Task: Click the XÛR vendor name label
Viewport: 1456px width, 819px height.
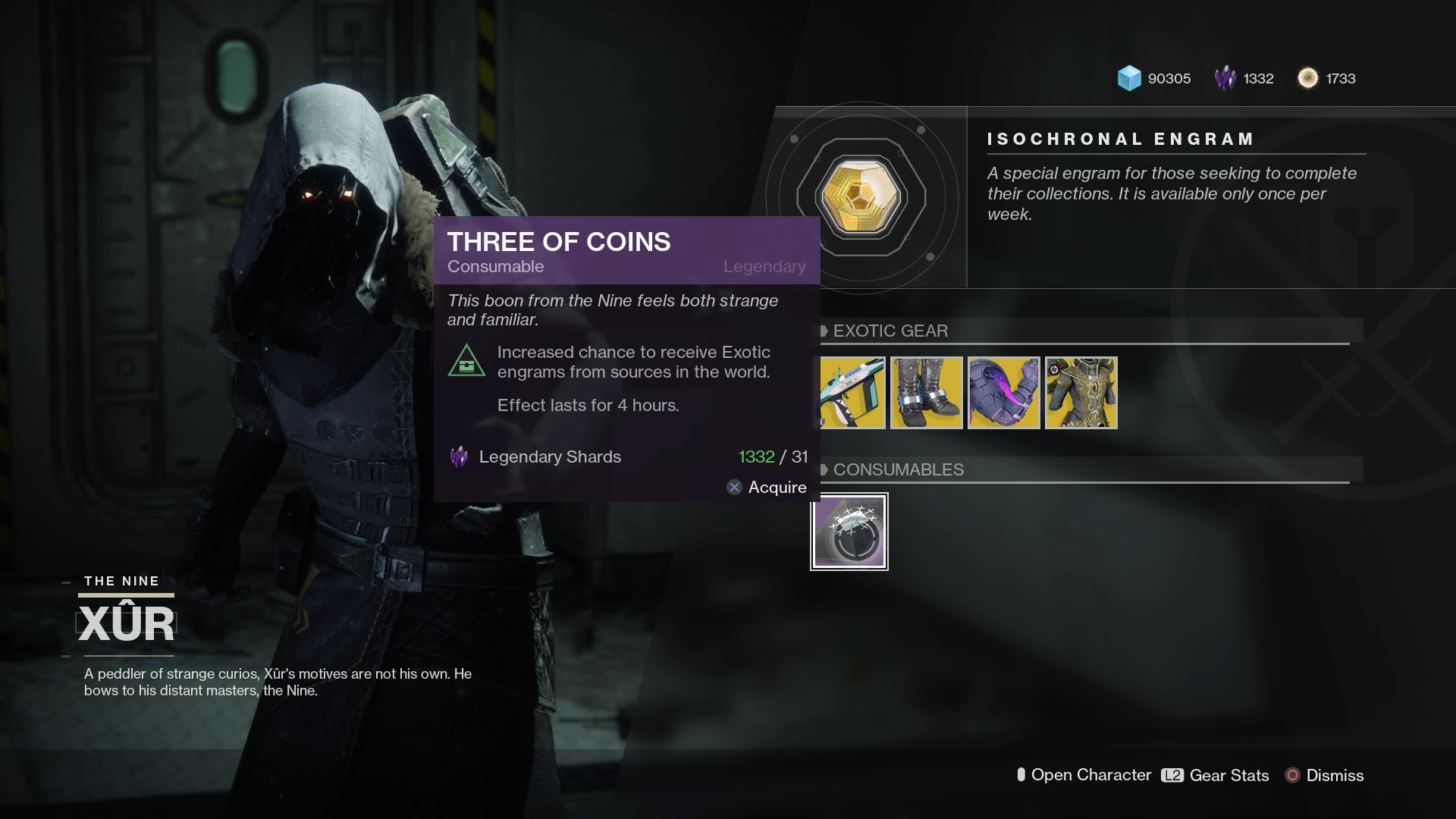Action: coord(127,623)
